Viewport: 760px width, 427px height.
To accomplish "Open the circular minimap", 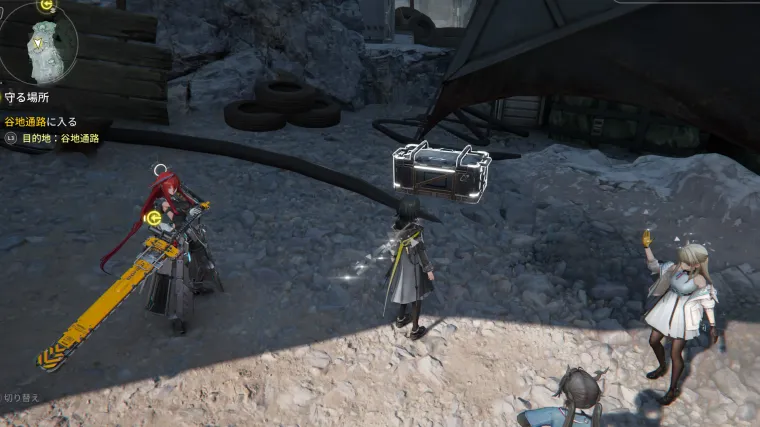I will (x=39, y=45).
